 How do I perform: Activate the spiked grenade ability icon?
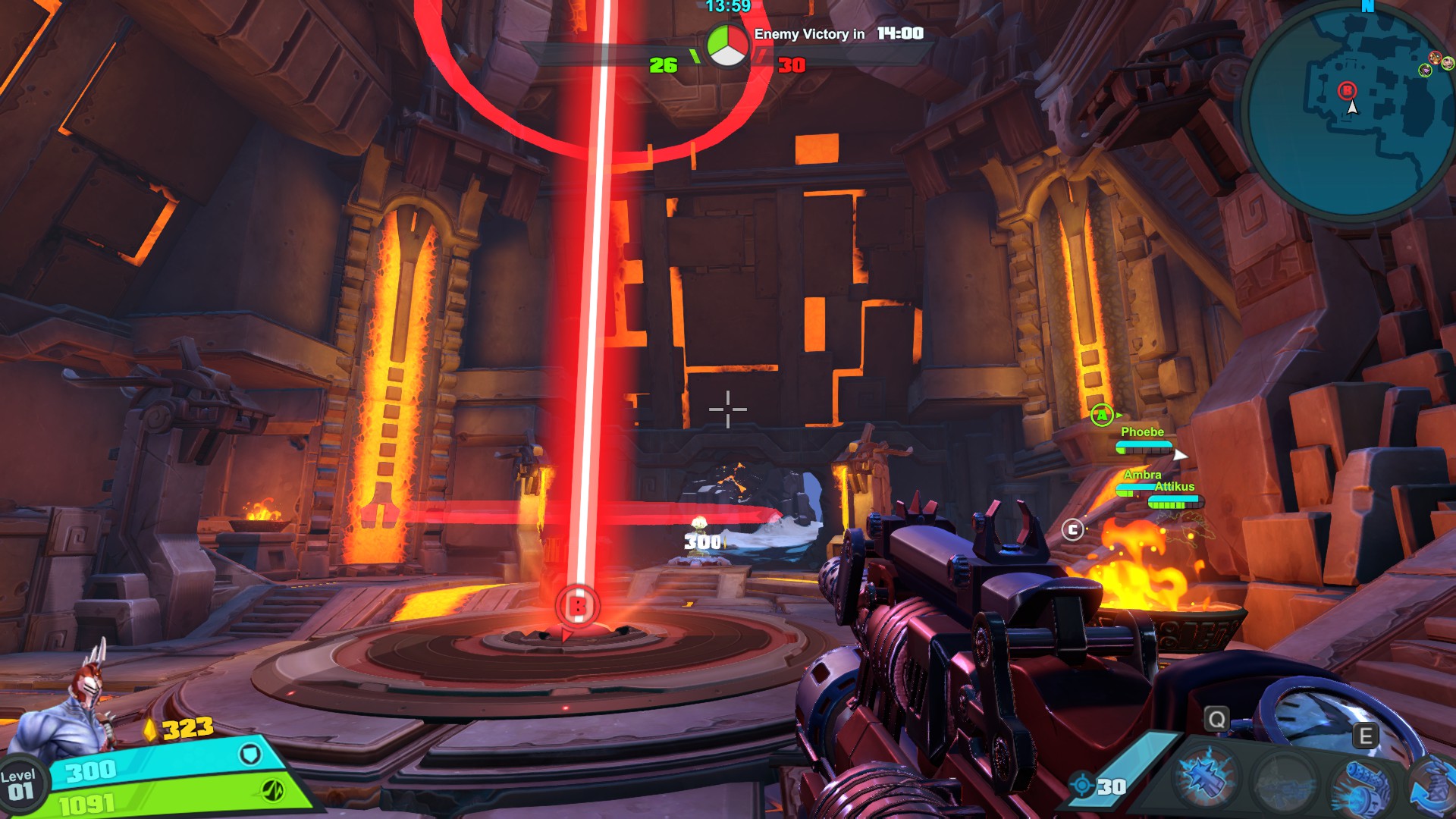point(1207,779)
